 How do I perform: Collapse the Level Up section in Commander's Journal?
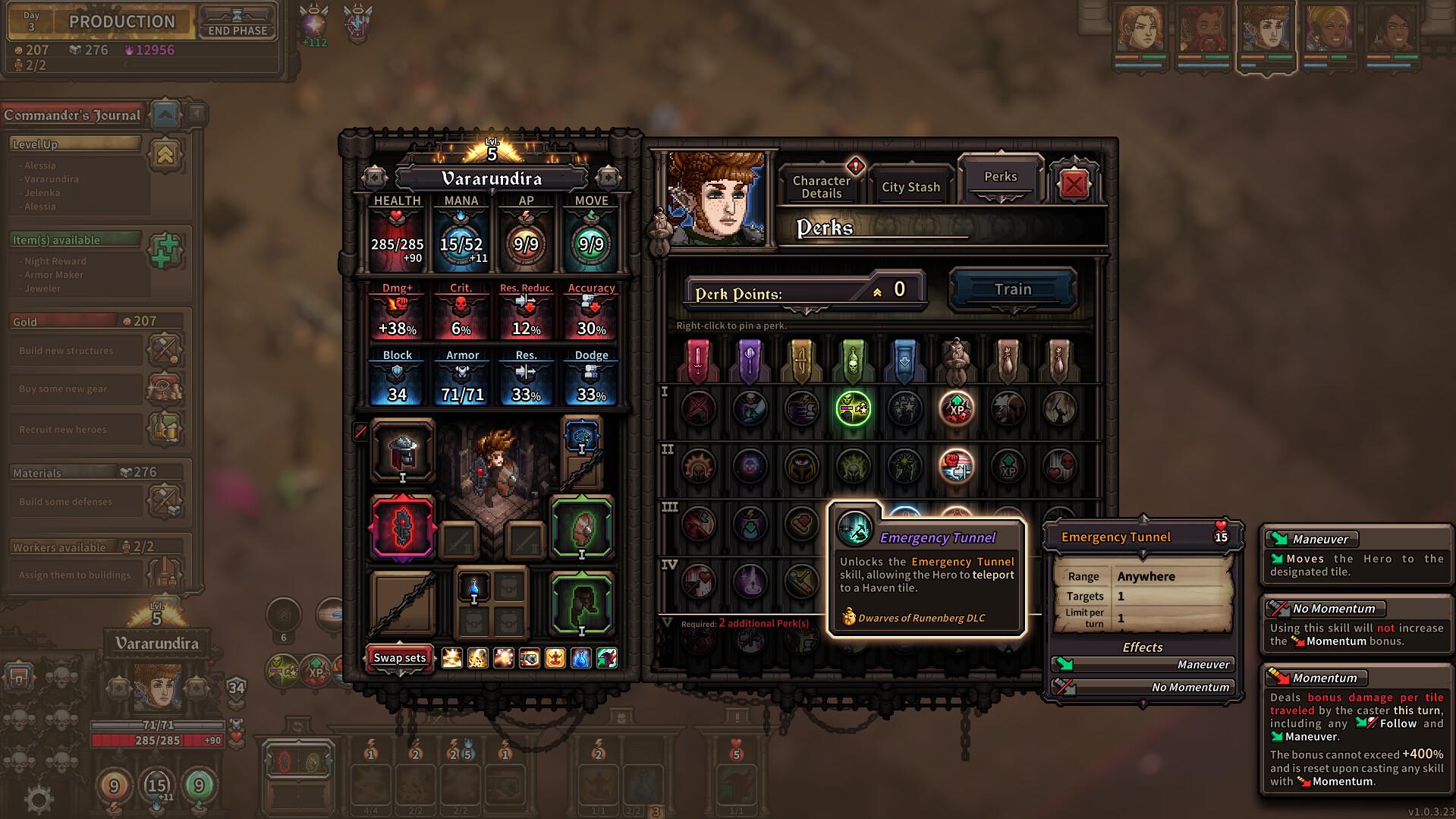point(166,153)
